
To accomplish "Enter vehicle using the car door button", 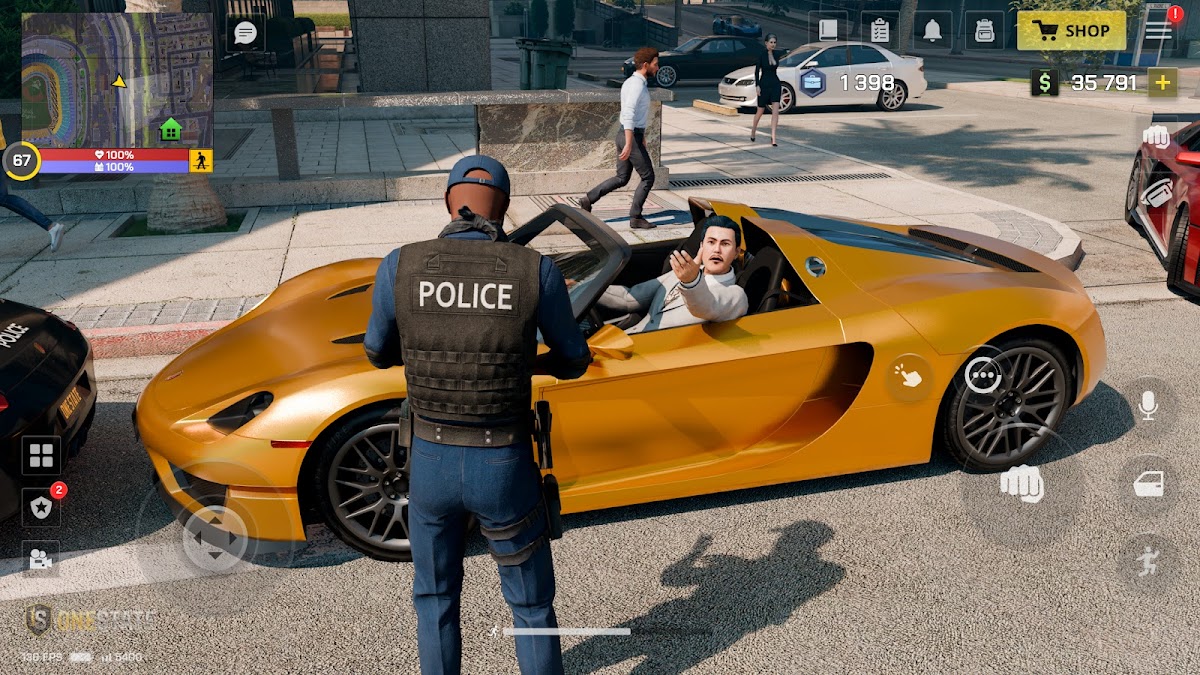I will point(1147,485).
